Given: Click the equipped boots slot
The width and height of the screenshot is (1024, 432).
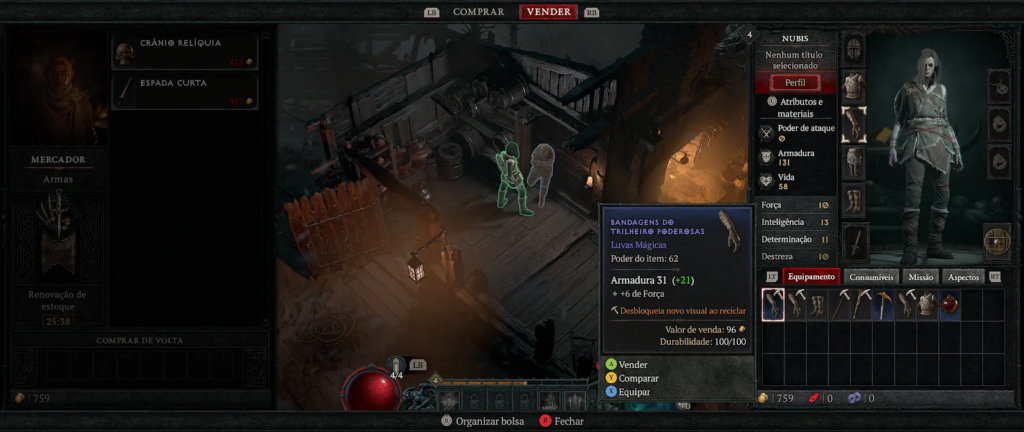Looking at the screenshot, I should click(x=854, y=199).
